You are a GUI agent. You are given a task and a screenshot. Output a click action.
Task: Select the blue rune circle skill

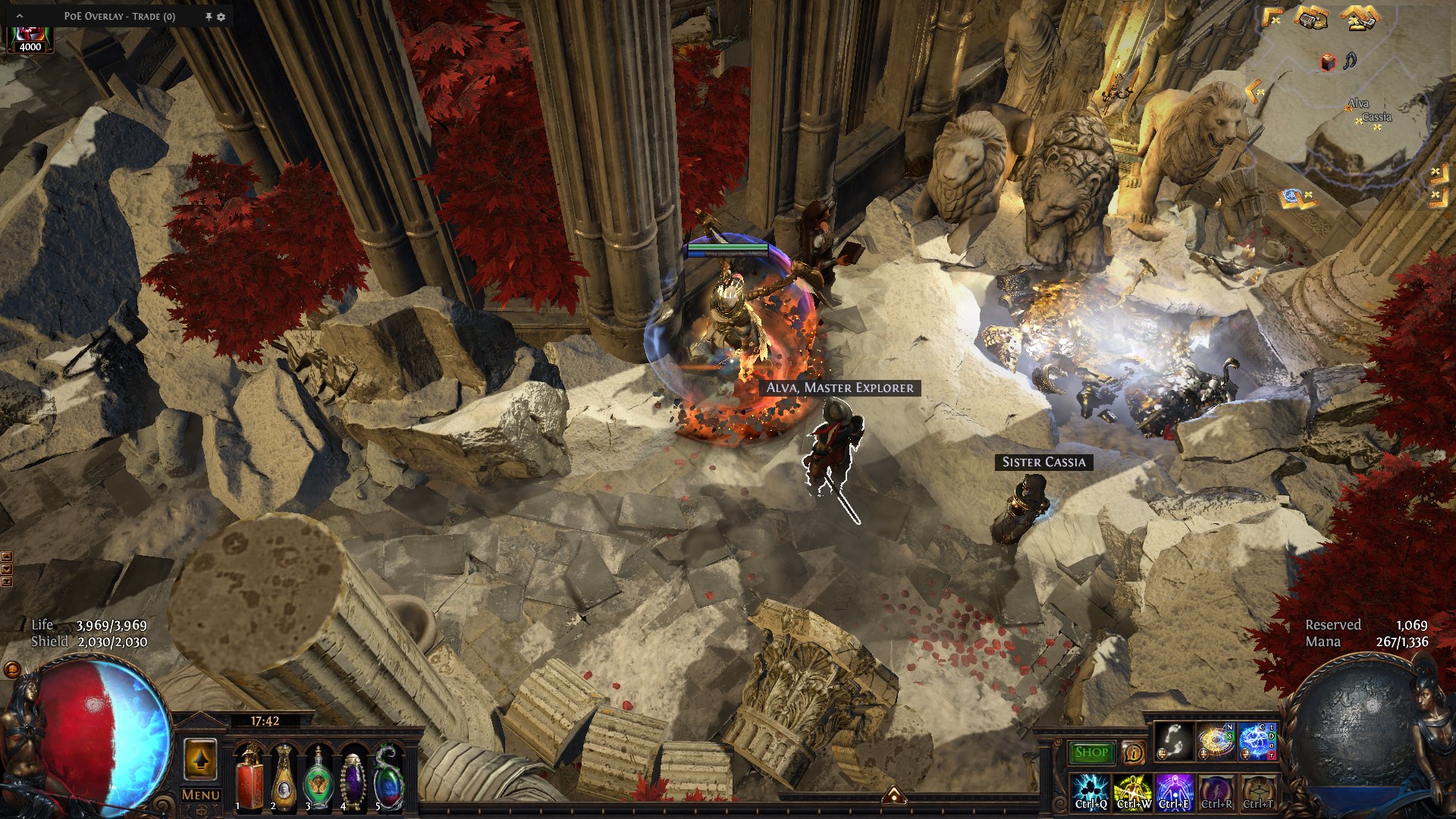click(x=1257, y=742)
